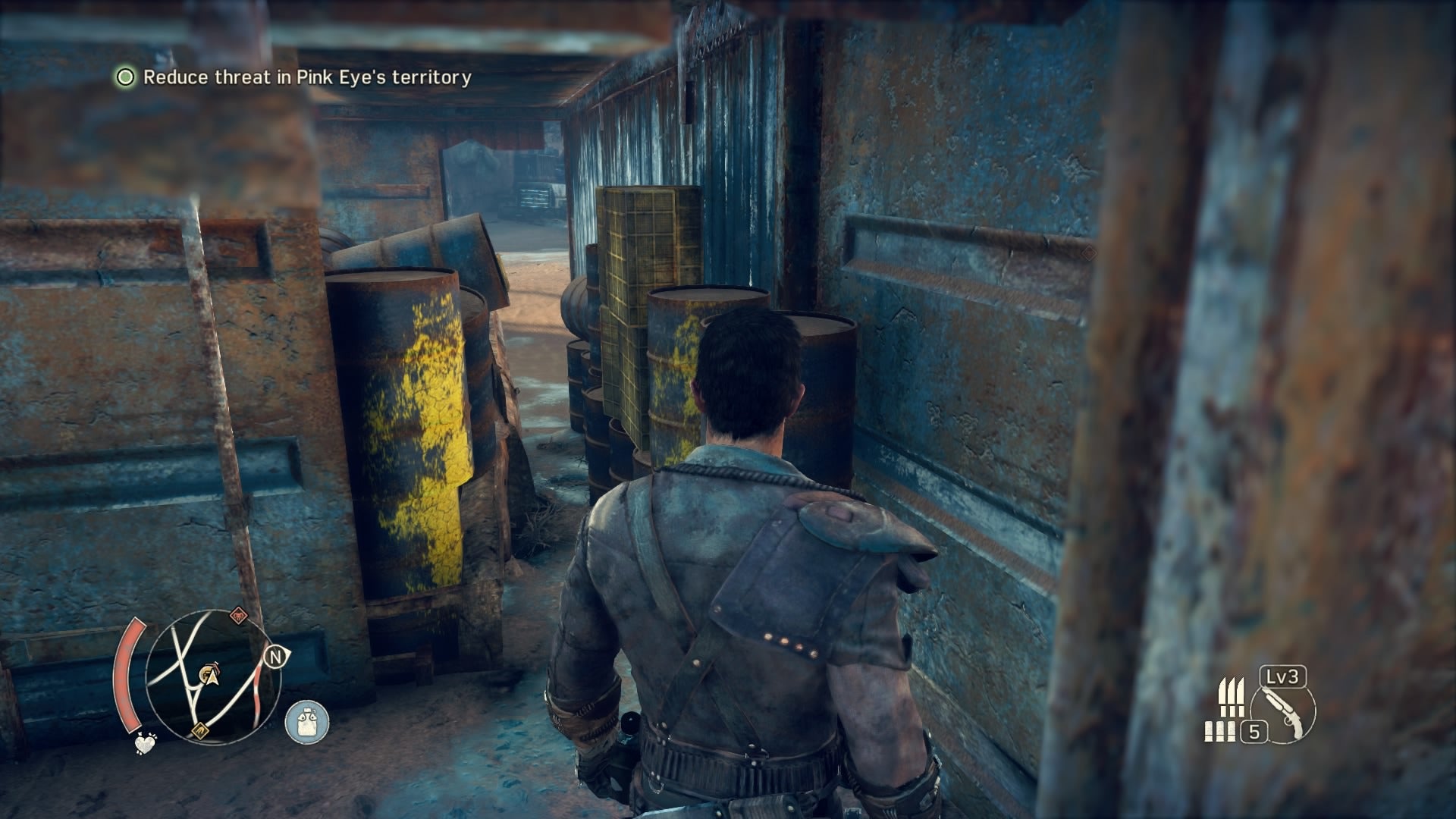The width and height of the screenshot is (1456, 819).
Task: Click the 'Reduce threat in Pink Eye's territory' objective
Action: click(x=307, y=77)
